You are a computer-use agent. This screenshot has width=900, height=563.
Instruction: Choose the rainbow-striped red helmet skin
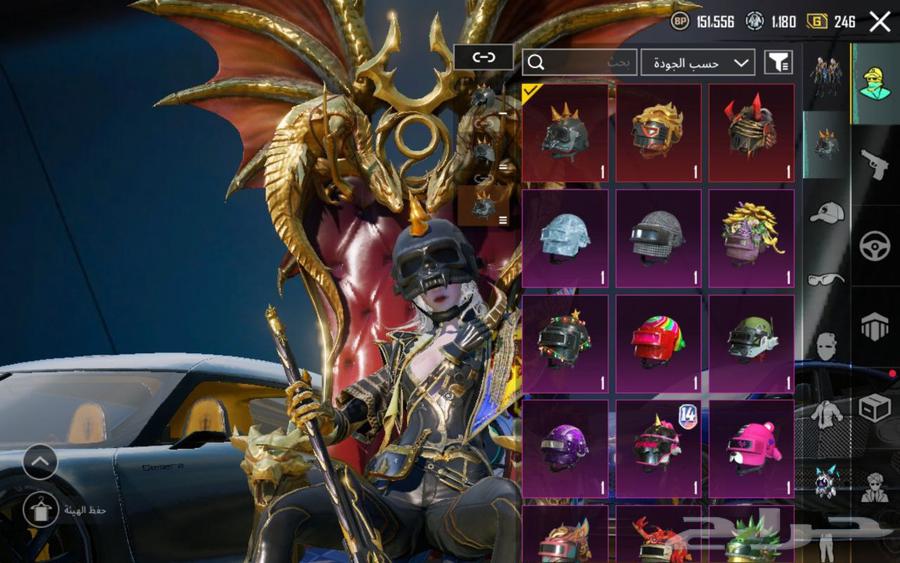click(658, 344)
